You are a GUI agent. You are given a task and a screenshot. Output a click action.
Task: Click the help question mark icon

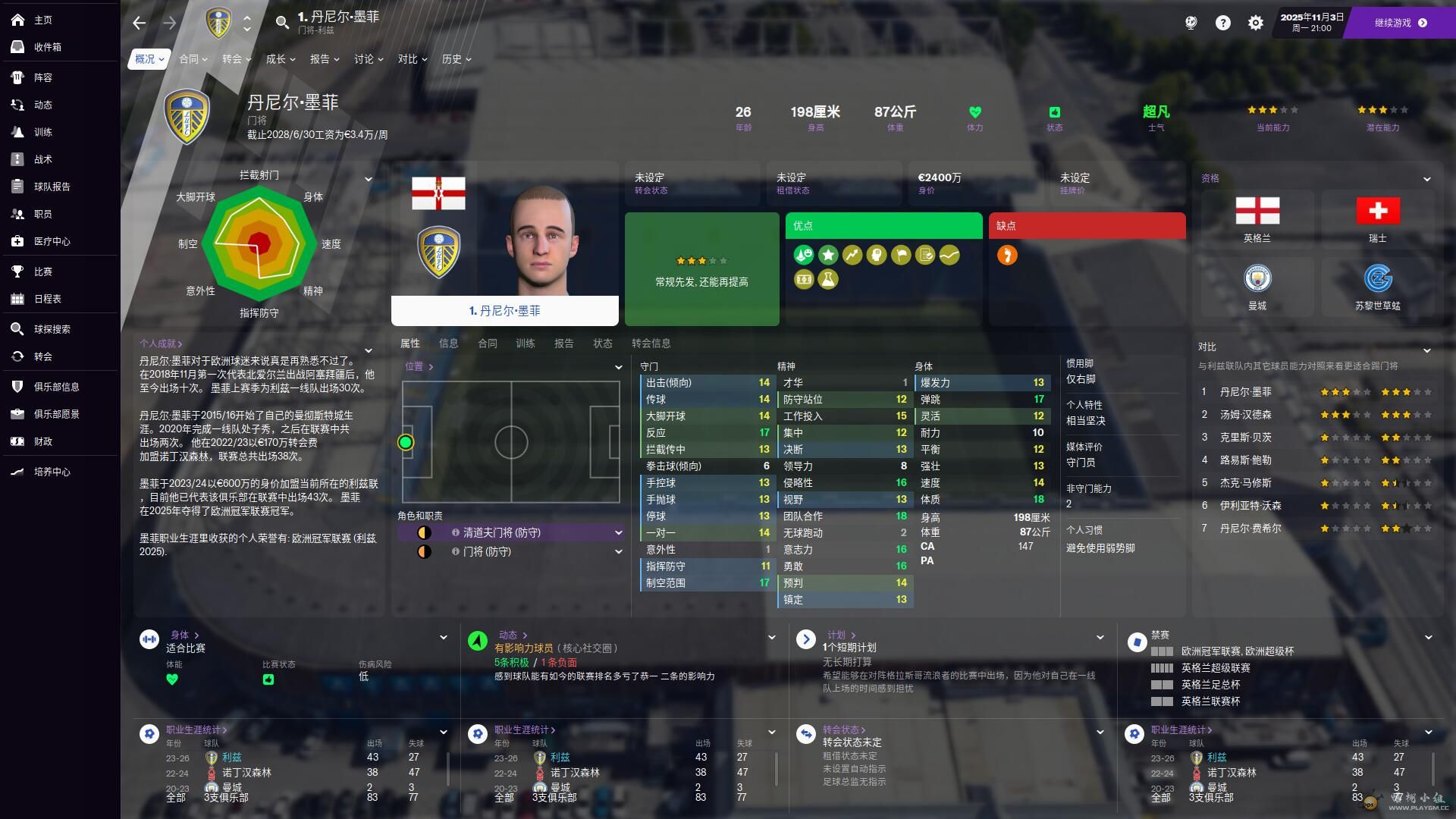click(x=1222, y=23)
